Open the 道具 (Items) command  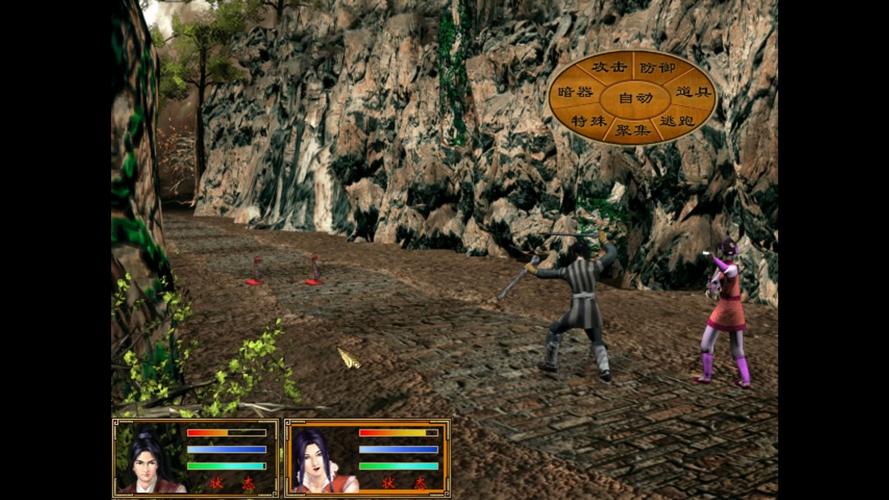[x=692, y=92]
